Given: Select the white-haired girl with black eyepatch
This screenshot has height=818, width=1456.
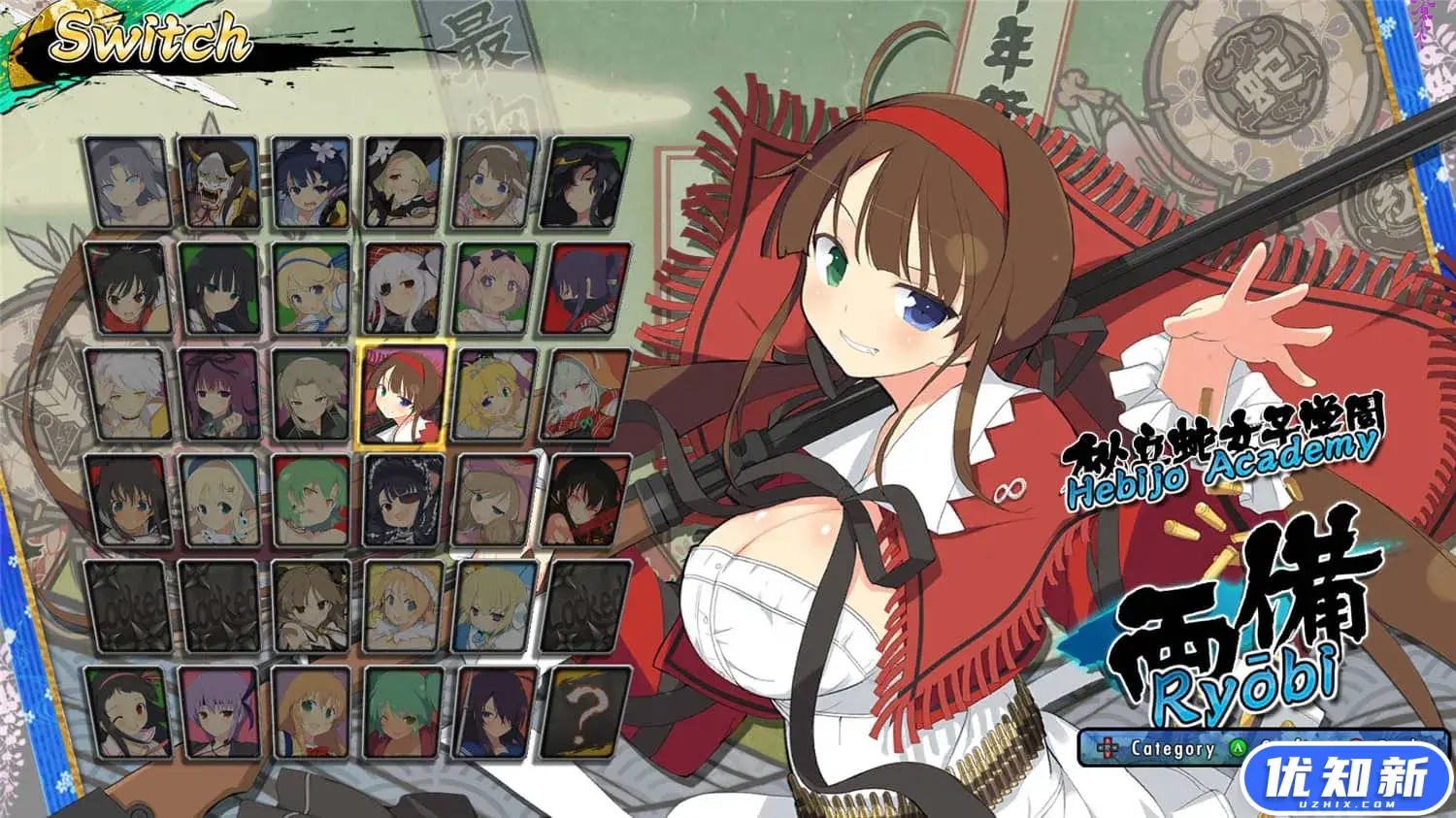Looking at the screenshot, I should (405, 288).
